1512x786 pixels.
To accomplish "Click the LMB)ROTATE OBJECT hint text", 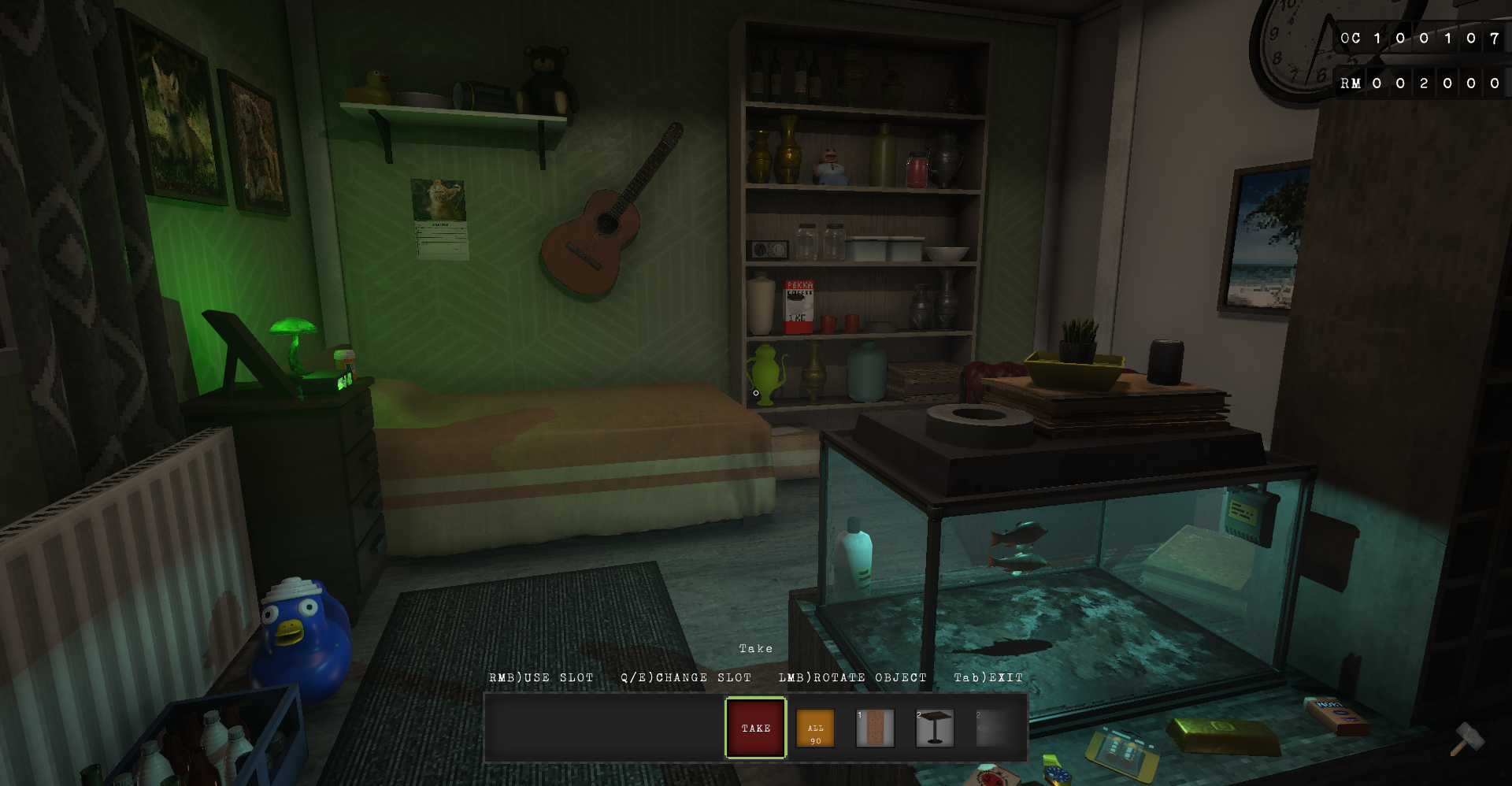I will [852, 677].
